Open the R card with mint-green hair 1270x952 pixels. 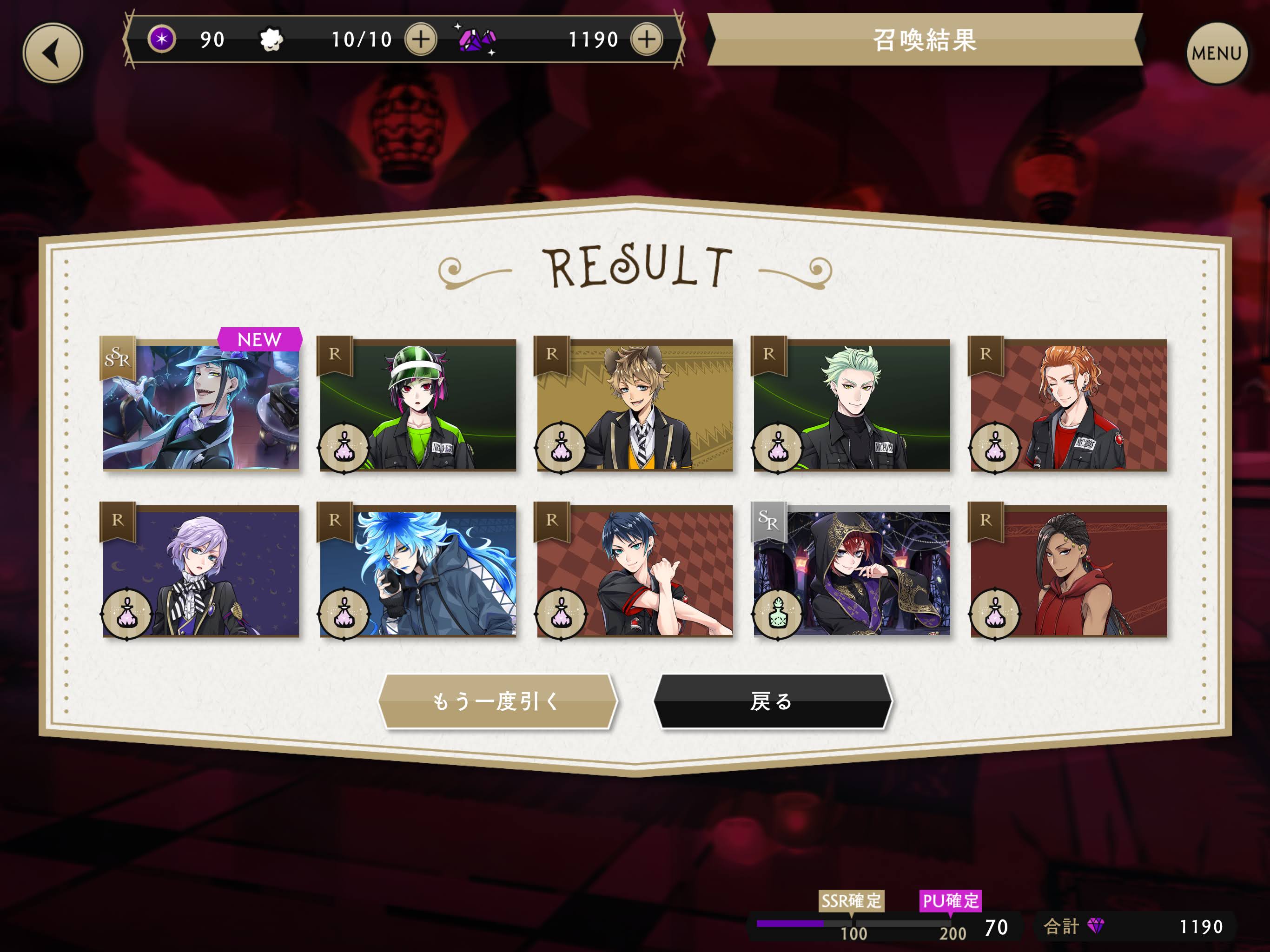click(x=852, y=405)
